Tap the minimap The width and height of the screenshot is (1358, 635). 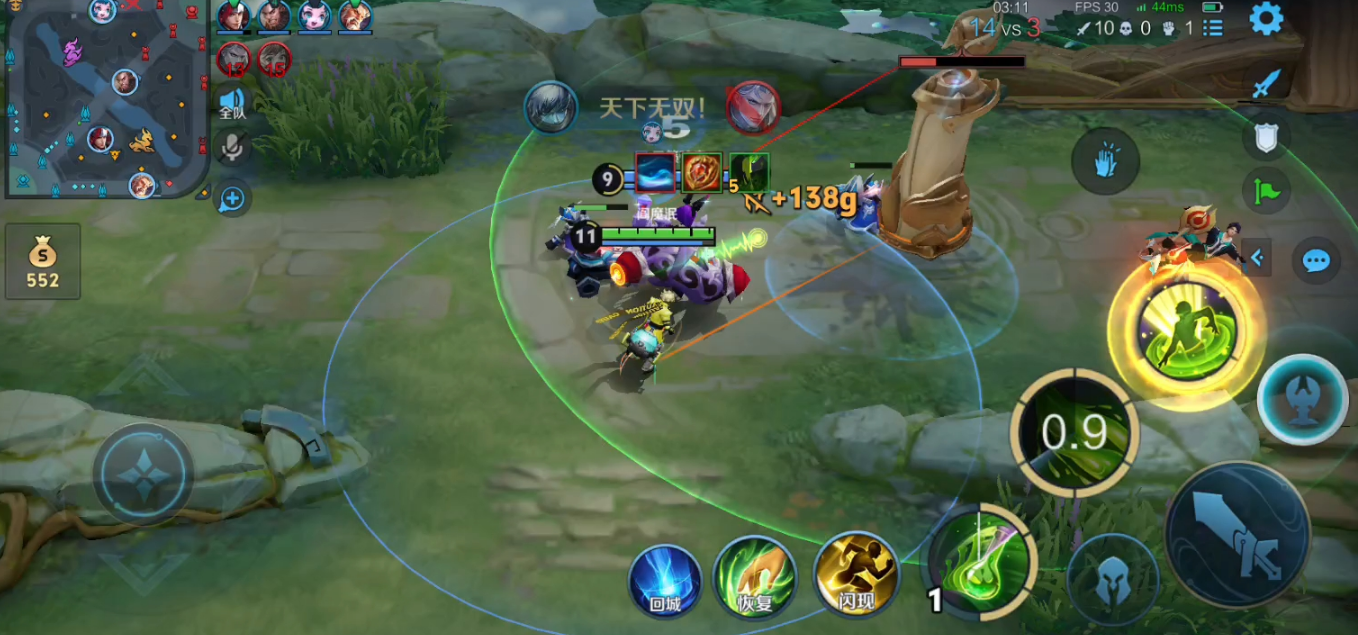(x=105, y=98)
